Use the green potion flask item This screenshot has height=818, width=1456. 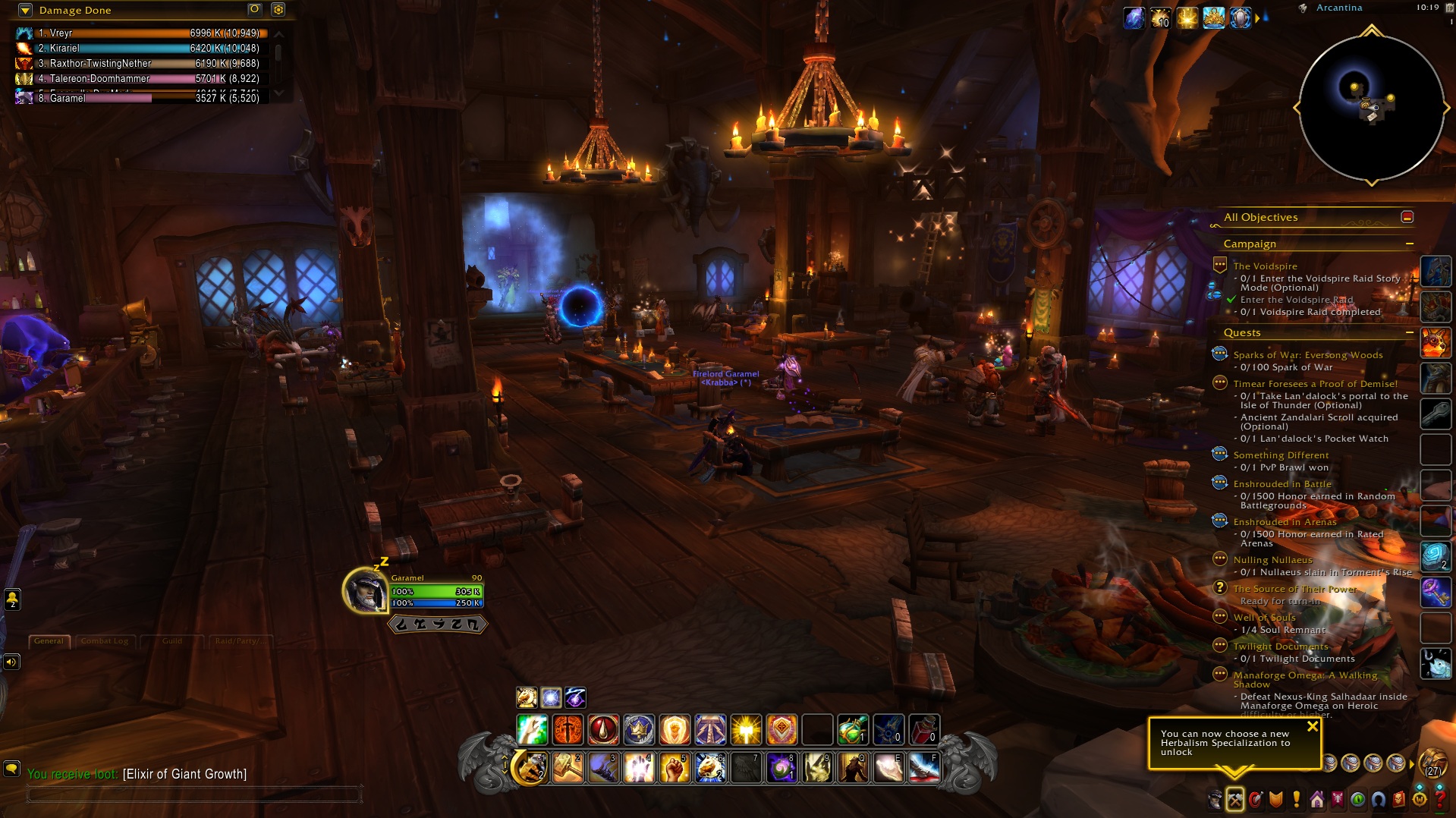pyautogui.click(x=852, y=730)
